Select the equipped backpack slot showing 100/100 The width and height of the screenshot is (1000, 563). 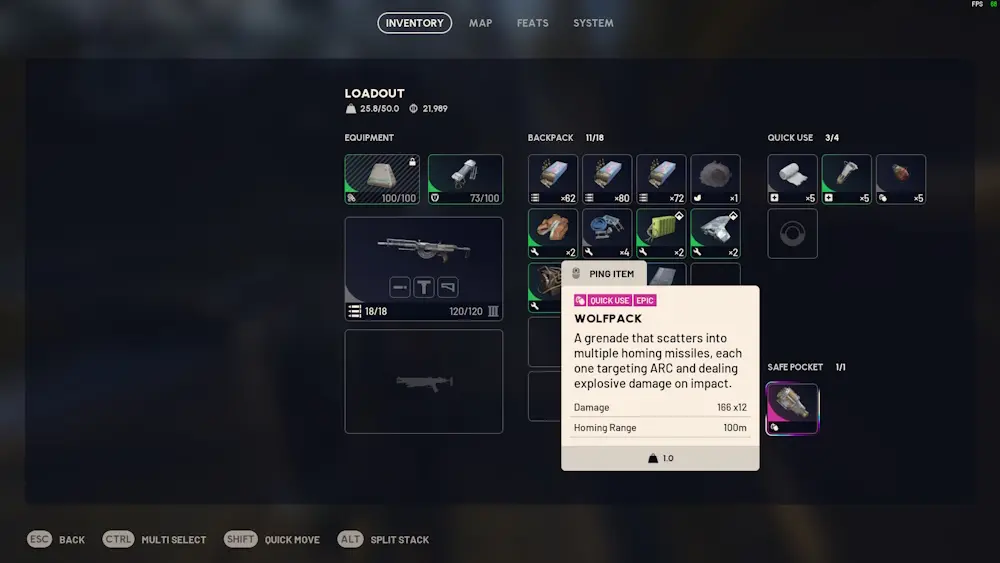[x=382, y=179]
